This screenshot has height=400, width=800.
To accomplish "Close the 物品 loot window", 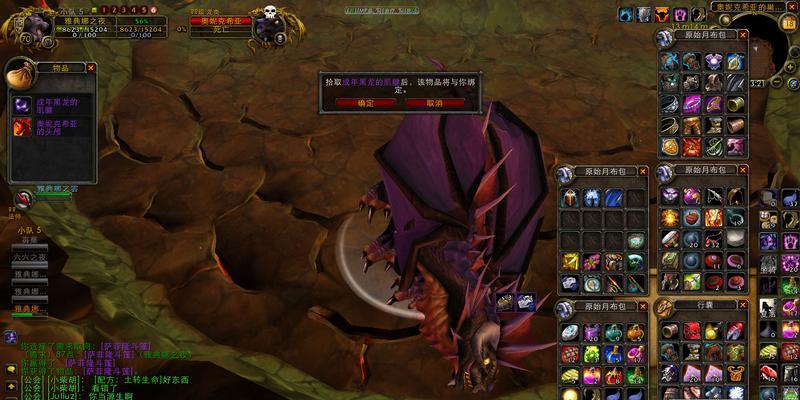I will pos(91,67).
